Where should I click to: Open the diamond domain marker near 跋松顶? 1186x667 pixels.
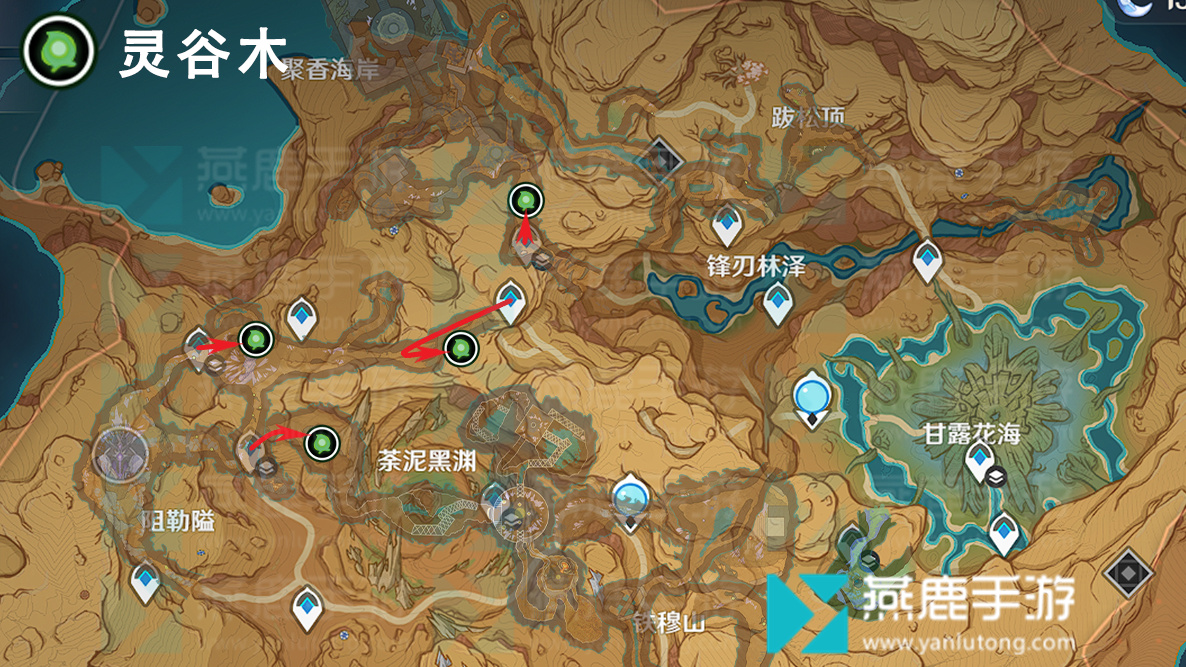(x=660, y=157)
